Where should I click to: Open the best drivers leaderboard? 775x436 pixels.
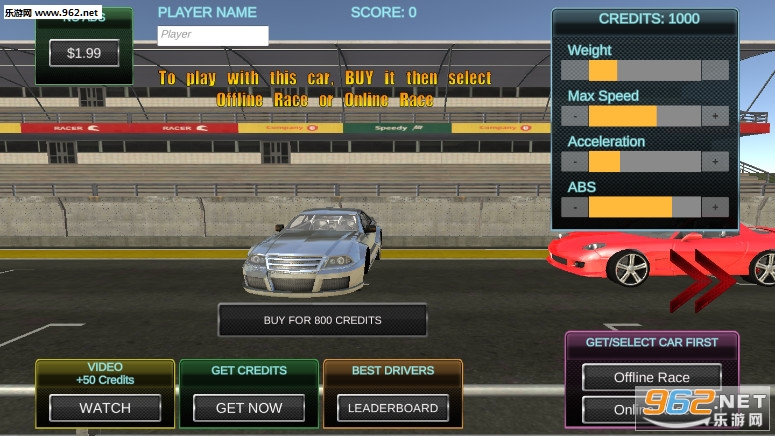click(392, 407)
